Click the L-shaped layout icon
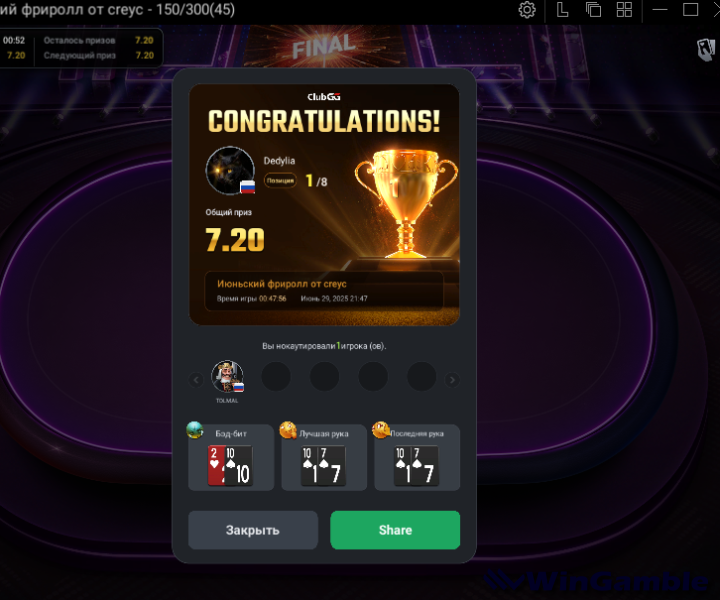Screen dimensions: 720x600 pos(563,10)
